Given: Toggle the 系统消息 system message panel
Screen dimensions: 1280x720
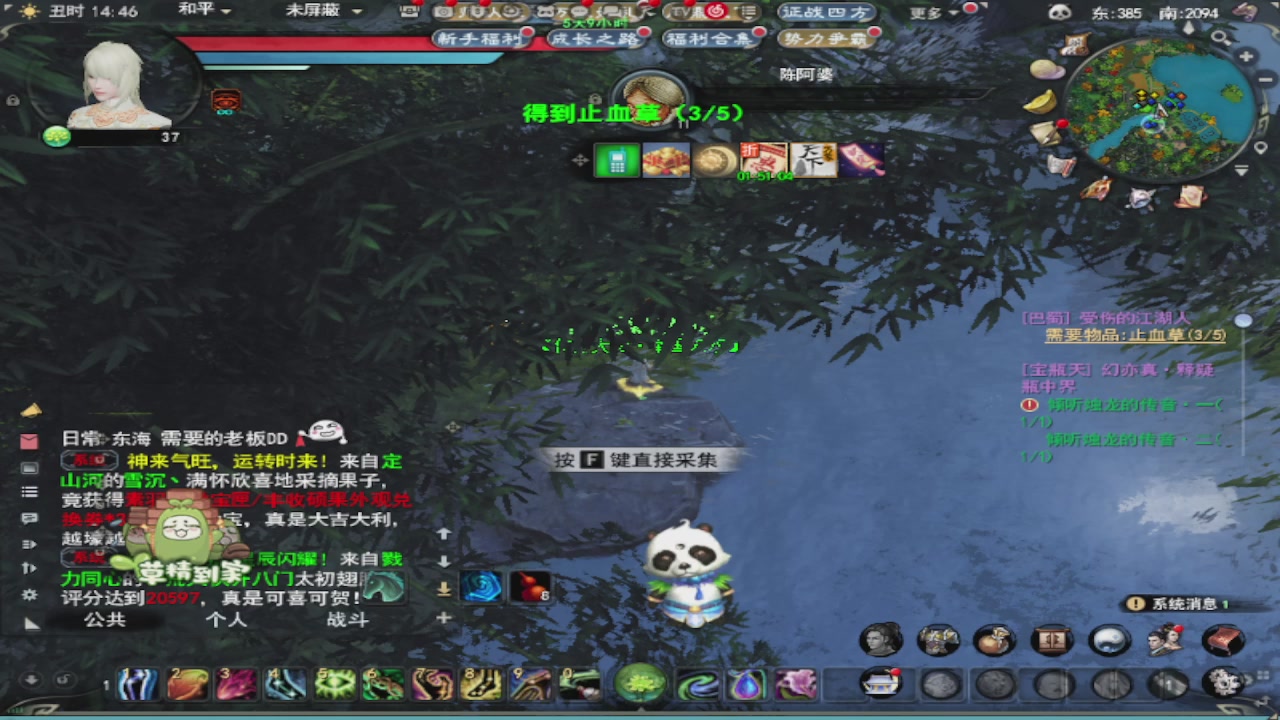Looking at the screenshot, I should [1183, 604].
